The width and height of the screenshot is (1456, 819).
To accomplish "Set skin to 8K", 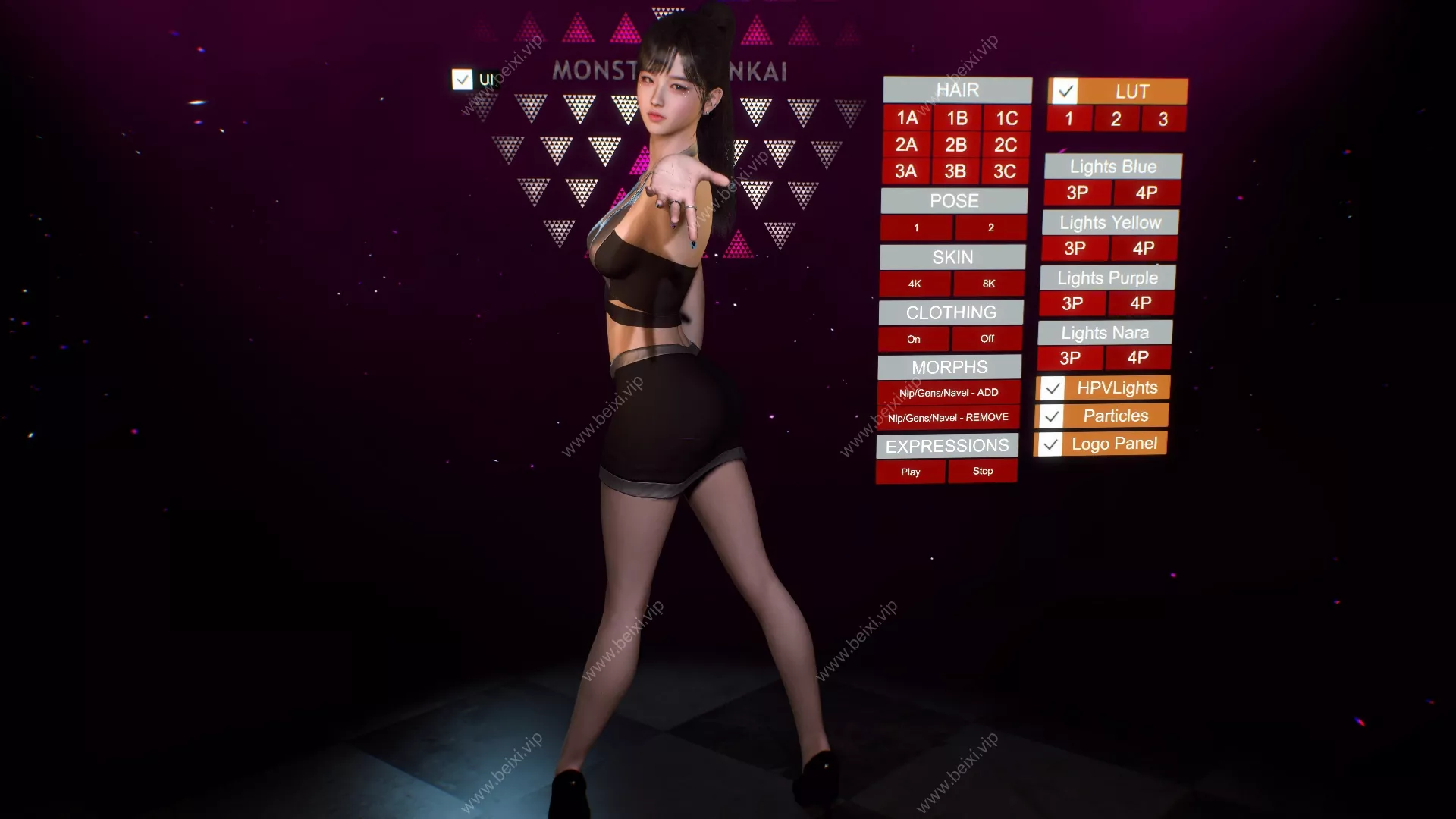I will point(988,284).
